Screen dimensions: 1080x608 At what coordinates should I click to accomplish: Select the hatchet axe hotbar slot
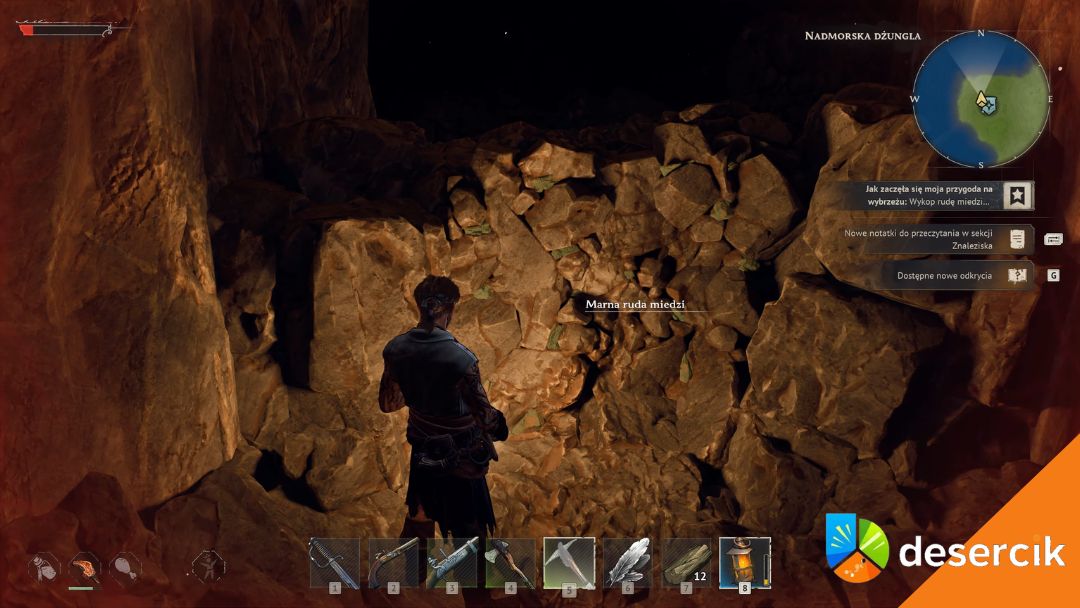(510, 562)
